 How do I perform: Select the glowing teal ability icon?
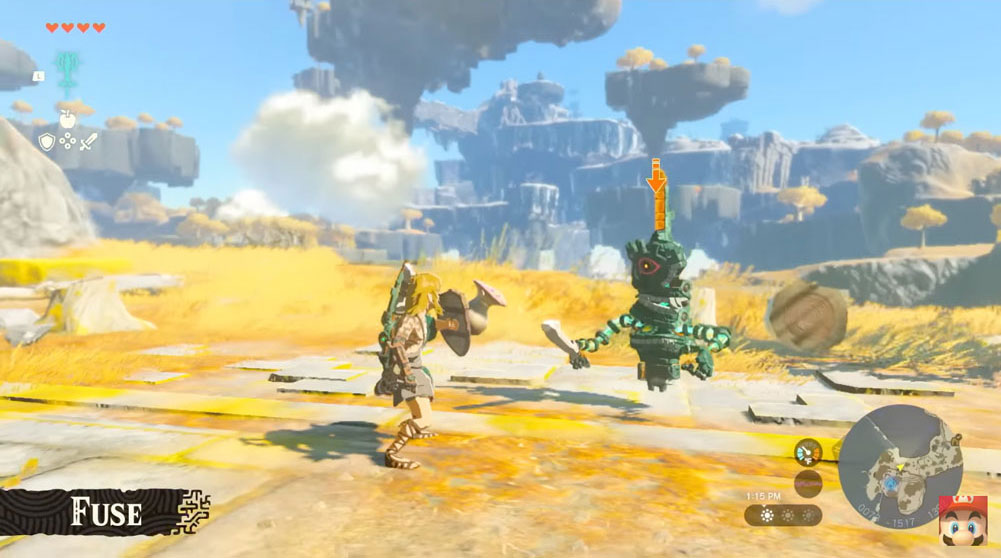tap(67, 70)
